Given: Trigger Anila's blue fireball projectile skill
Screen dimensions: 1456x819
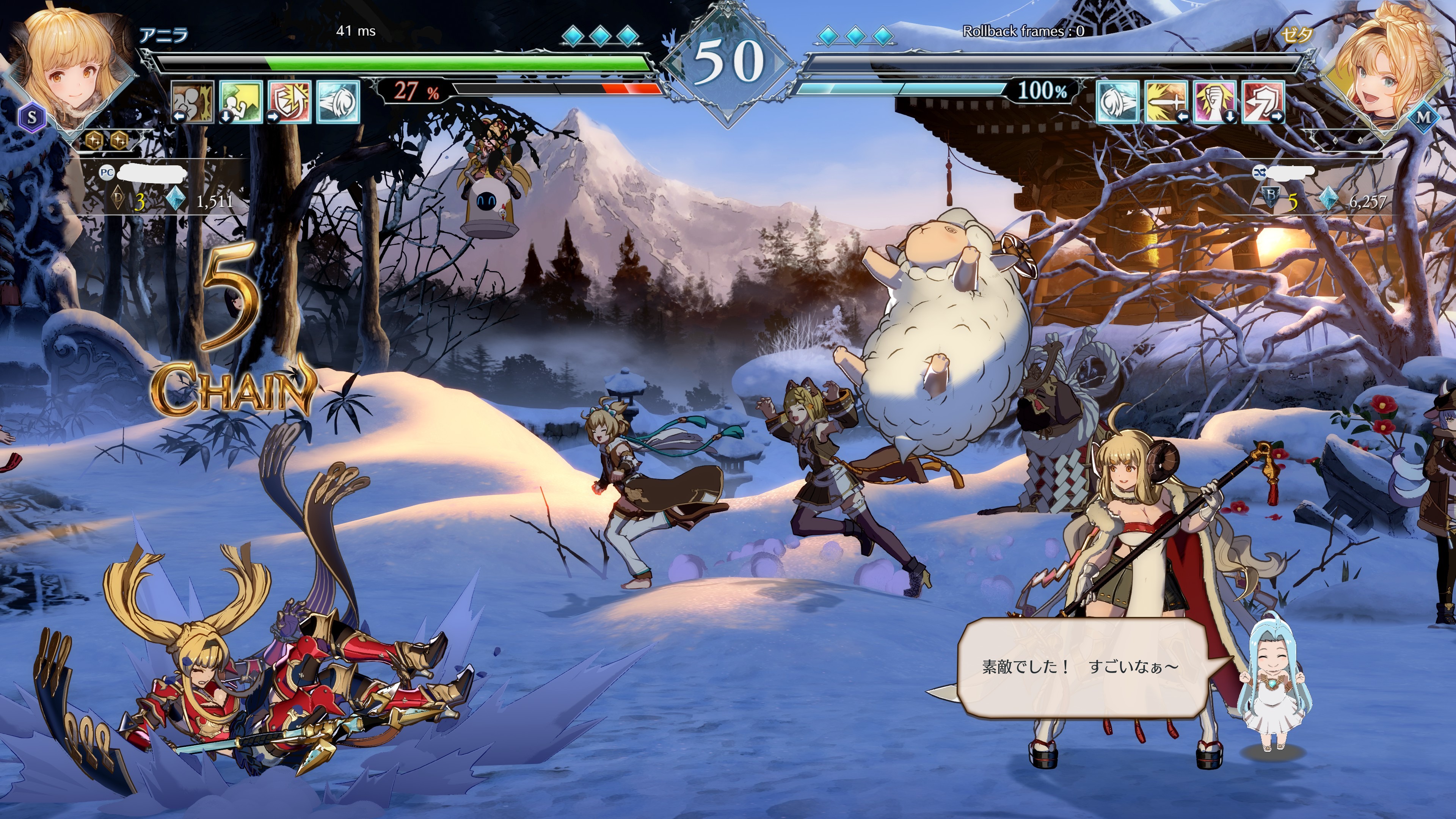Looking at the screenshot, I should pyautogui.click(x=338, y=102).
